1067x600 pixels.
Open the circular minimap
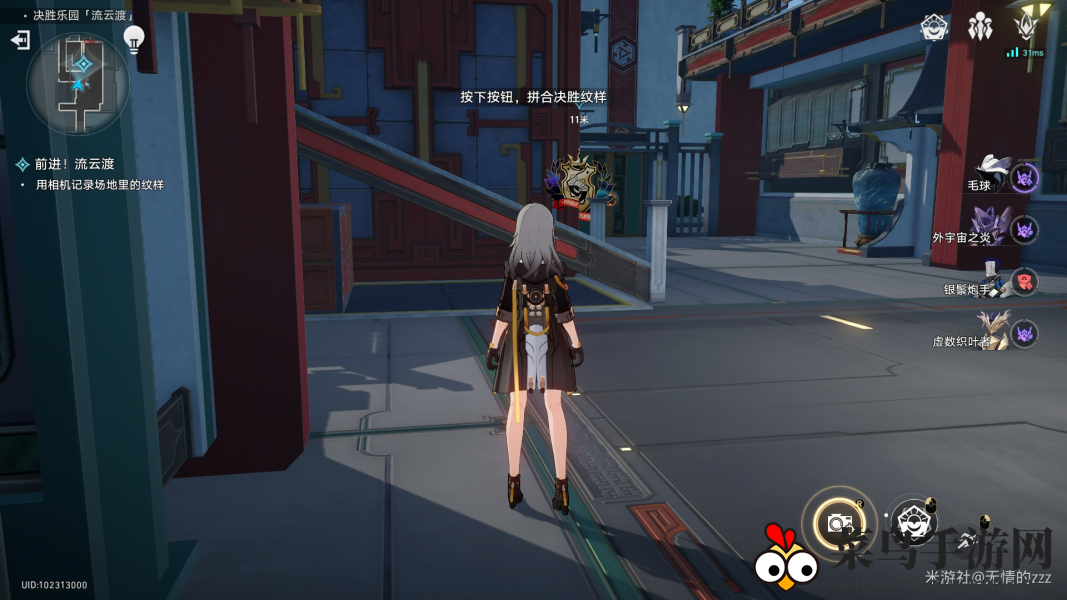[78, 85]
